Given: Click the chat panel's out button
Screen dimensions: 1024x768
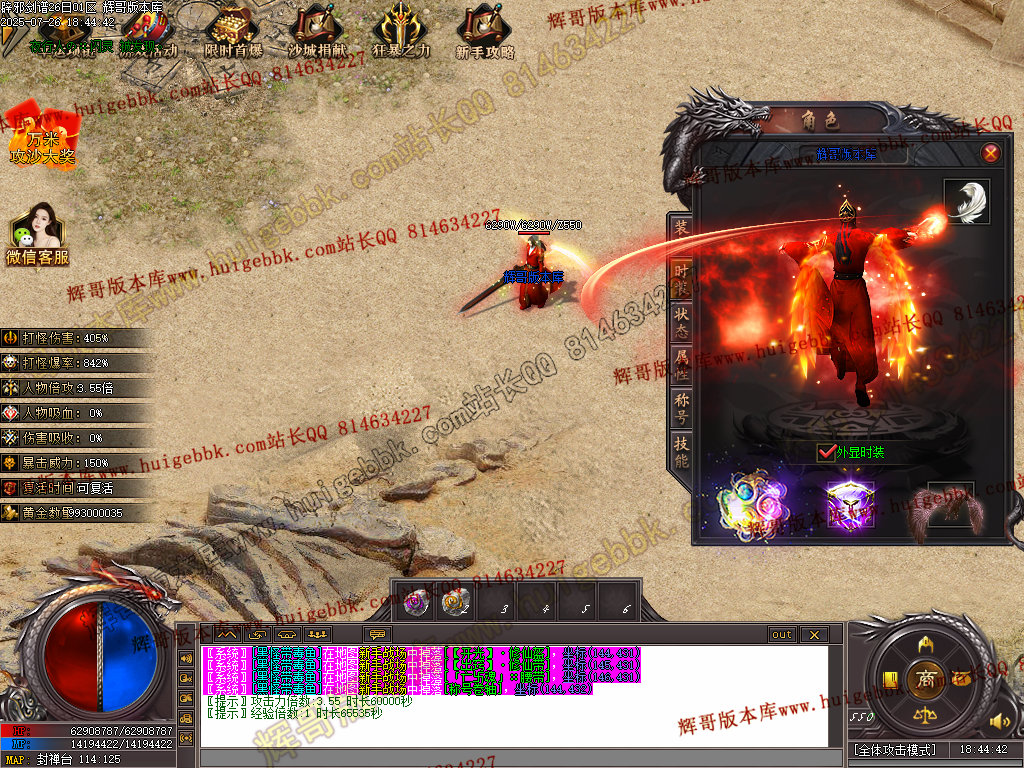Looking at the screenshot, I should click(x=781, y=635).
